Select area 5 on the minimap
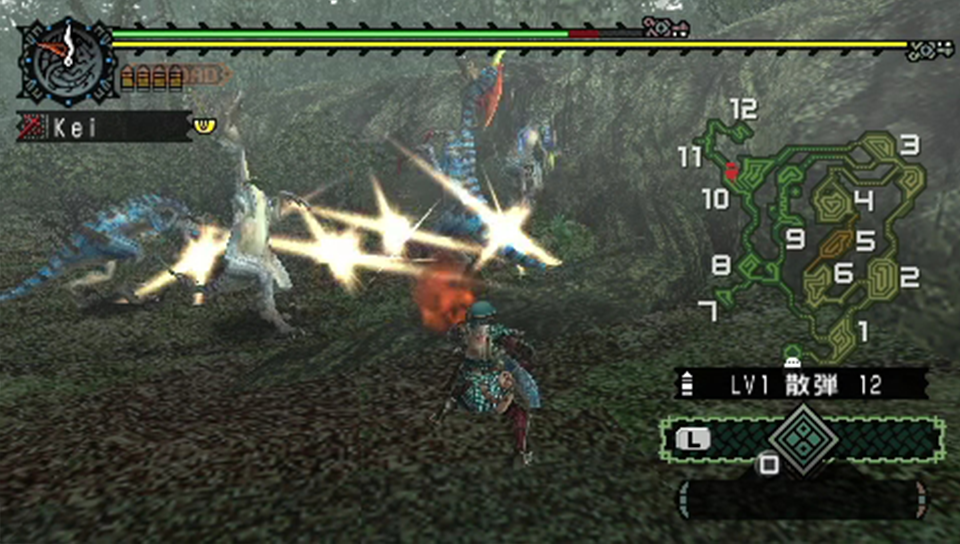Viewport: 960px width, 544px height. pos(865,241)
